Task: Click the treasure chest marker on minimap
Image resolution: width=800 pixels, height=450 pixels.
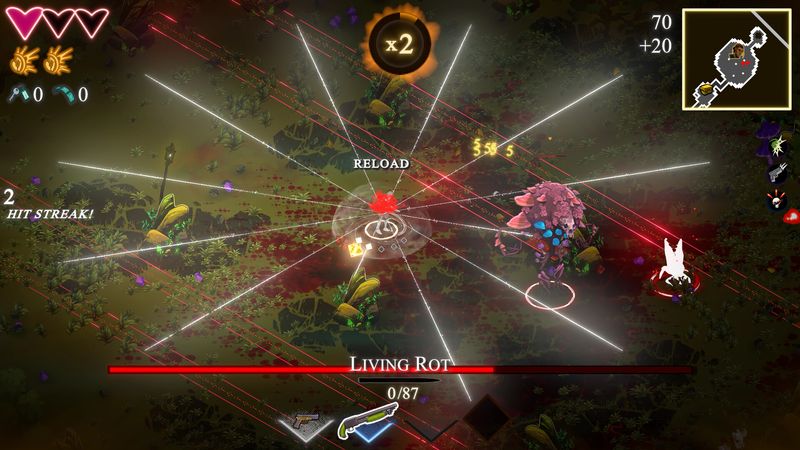Action: pos(704,88)
